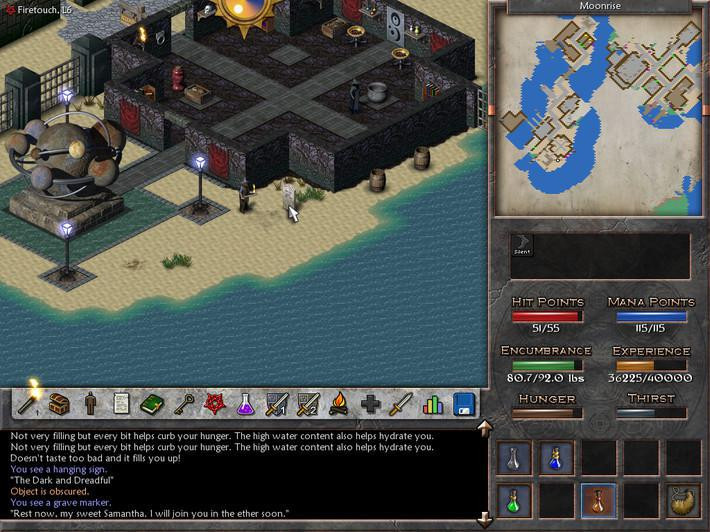
Task: Open the purple flask alchemy icon
Action: (x=245, y=404)
